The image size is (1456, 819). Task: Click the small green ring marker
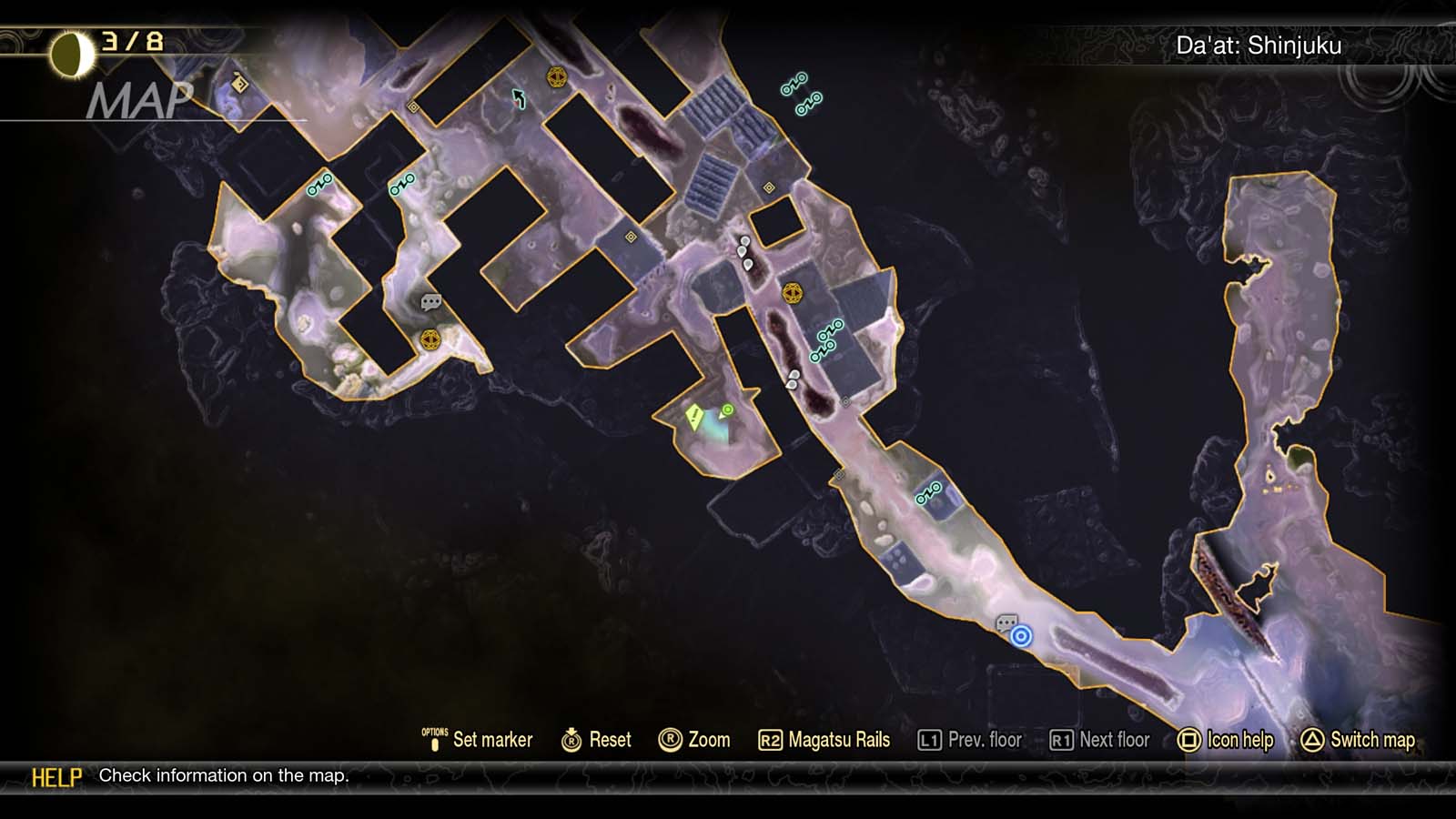(x=727, y=410)
